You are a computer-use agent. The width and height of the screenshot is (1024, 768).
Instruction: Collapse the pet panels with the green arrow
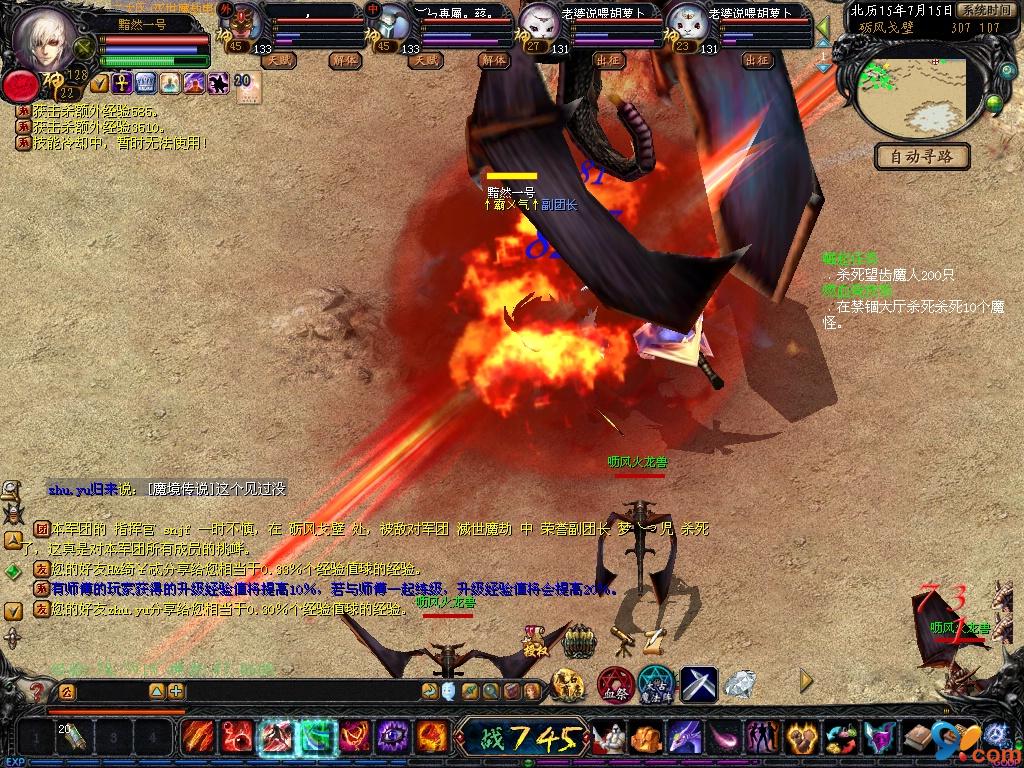(x=822, y=28)
